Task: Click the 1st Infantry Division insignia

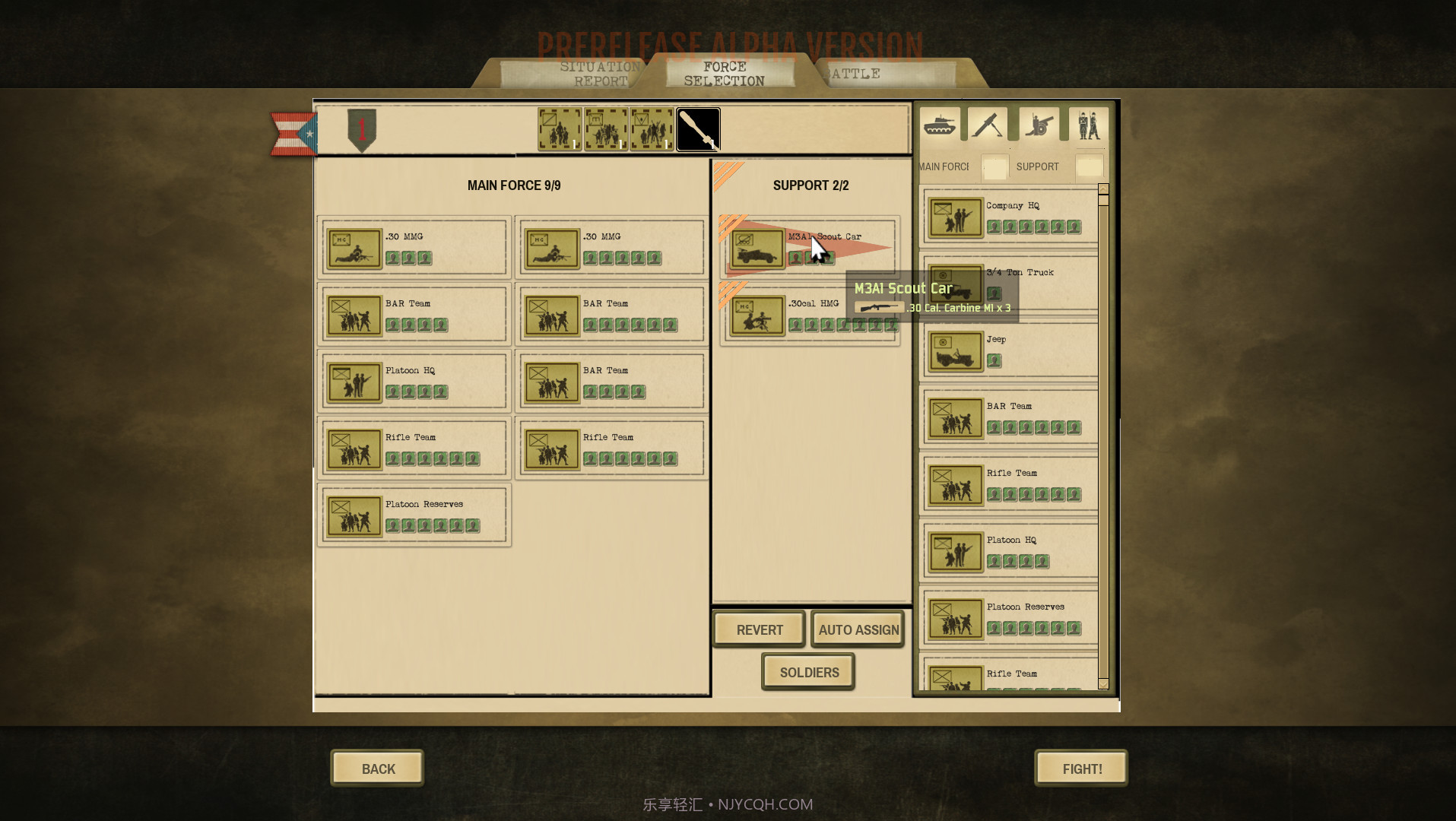Action: (363, 129)
